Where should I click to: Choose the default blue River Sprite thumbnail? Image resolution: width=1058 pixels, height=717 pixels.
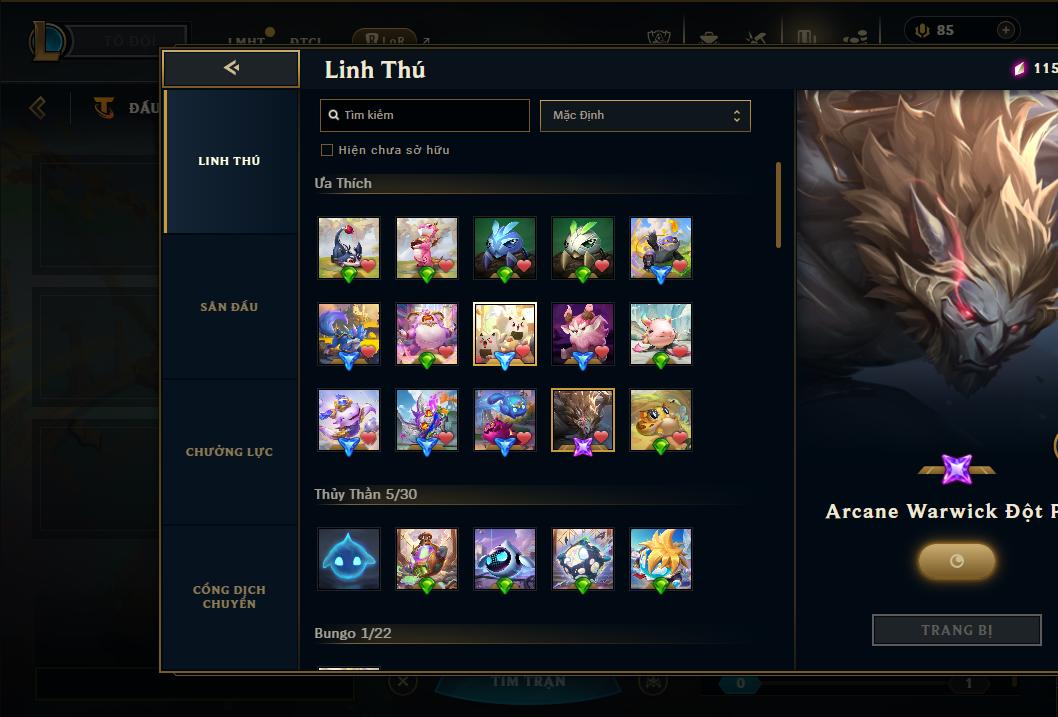(x=349, y=559)
